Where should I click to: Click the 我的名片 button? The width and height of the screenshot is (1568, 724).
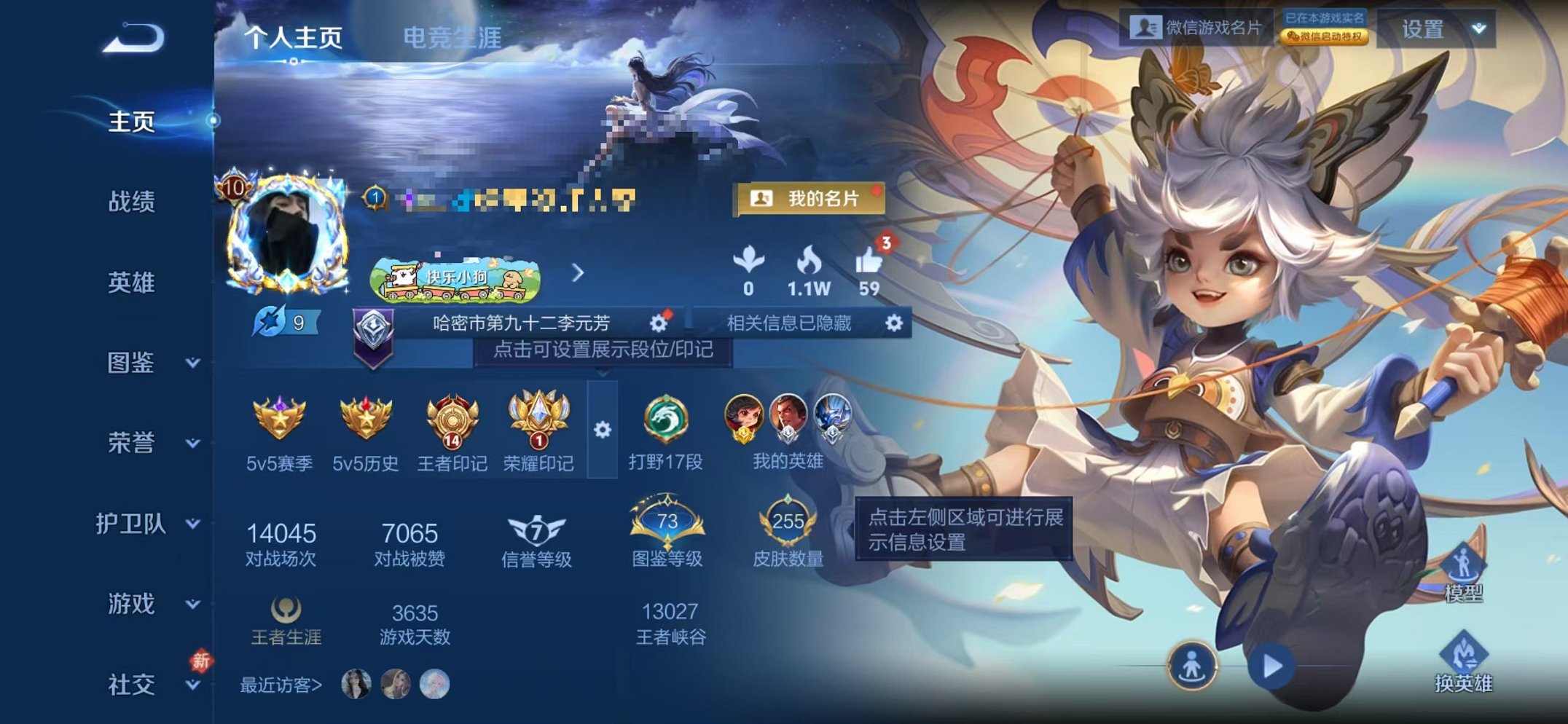click(809, 197)
